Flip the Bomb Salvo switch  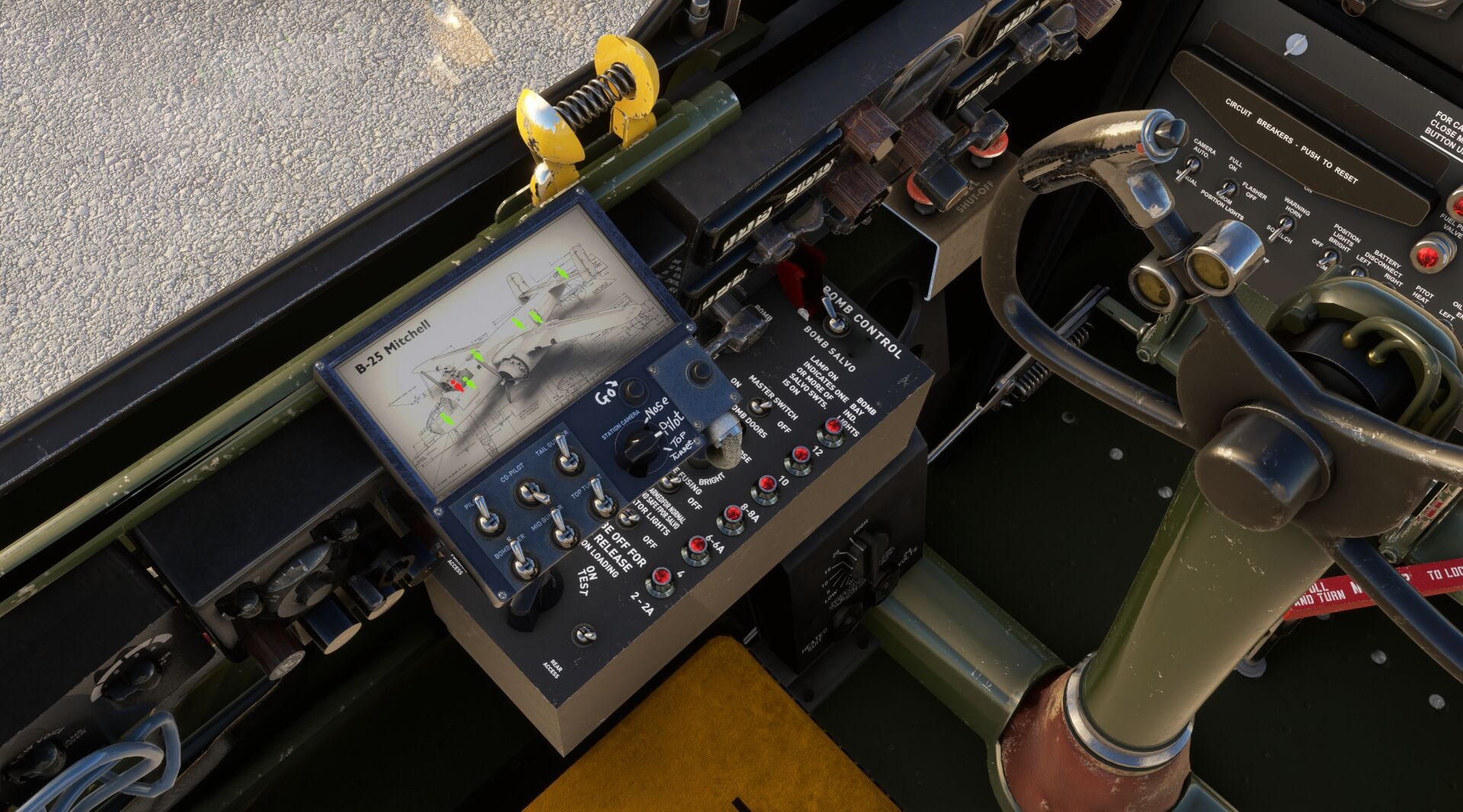835,320
